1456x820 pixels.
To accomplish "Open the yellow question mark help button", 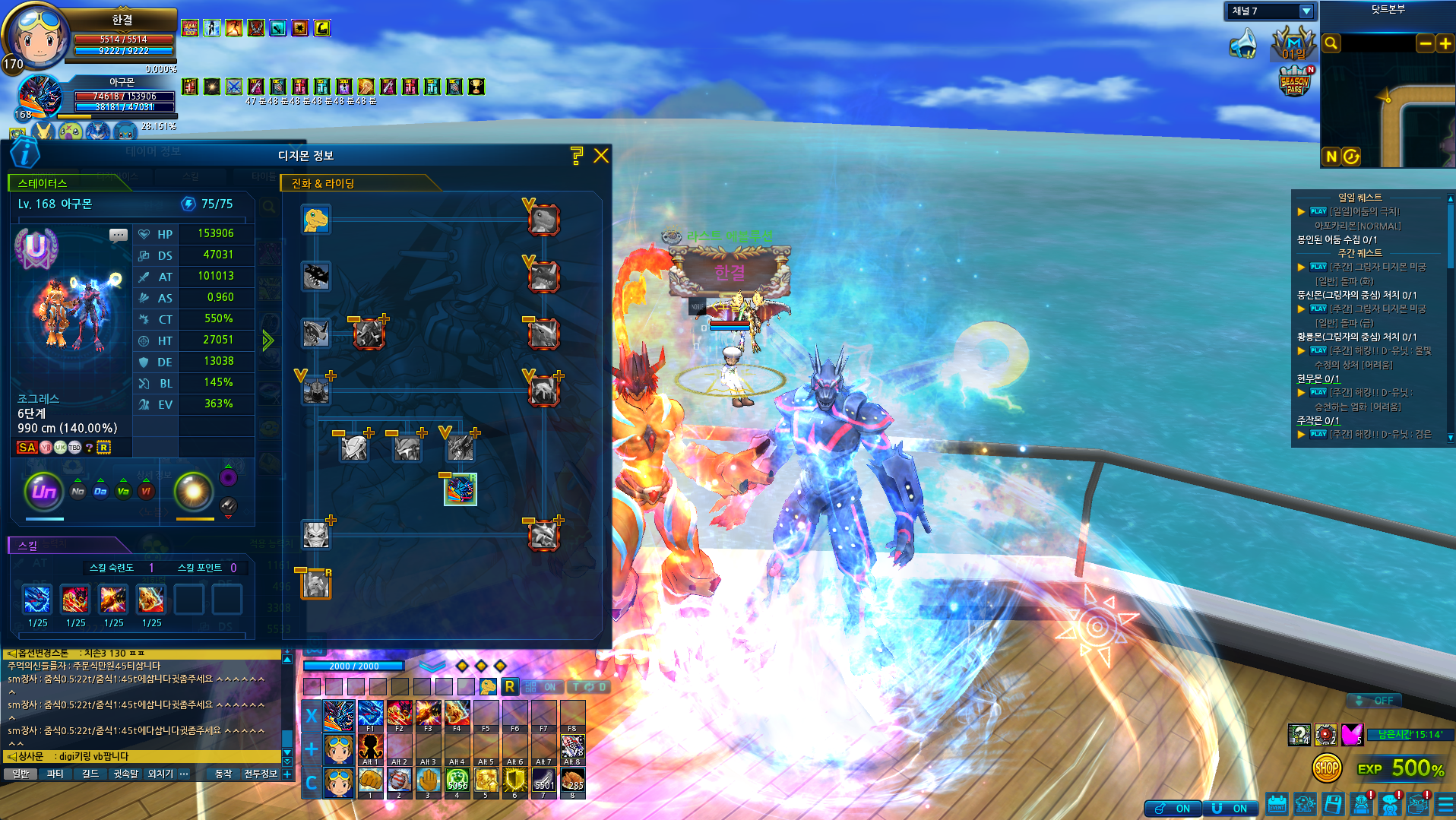I will point(577,156).
